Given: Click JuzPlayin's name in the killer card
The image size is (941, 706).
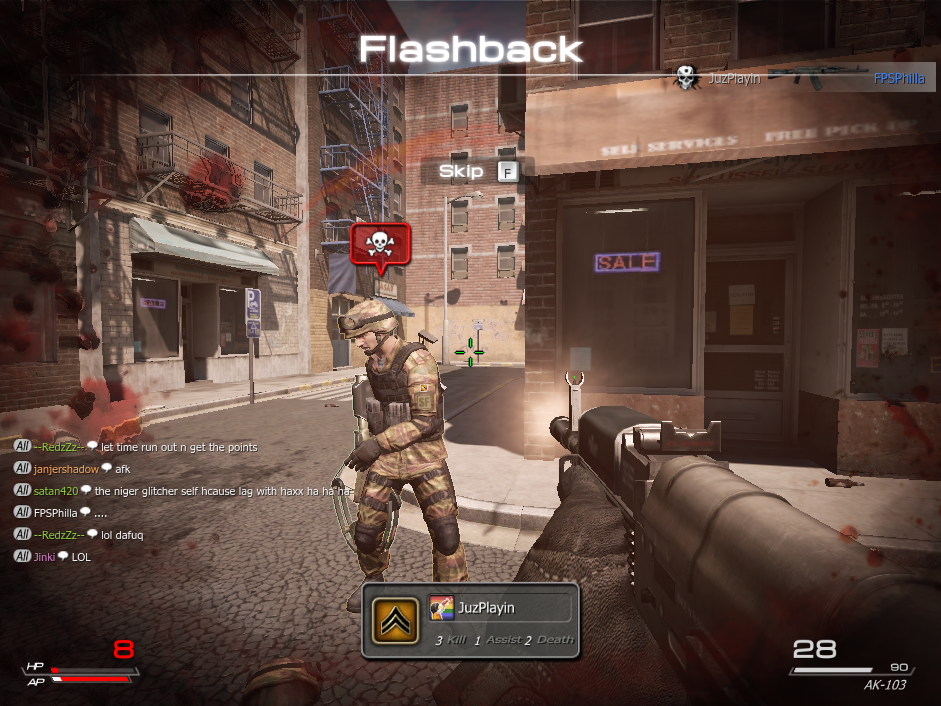Looking at the screenshot, I should tap(488, 607).
